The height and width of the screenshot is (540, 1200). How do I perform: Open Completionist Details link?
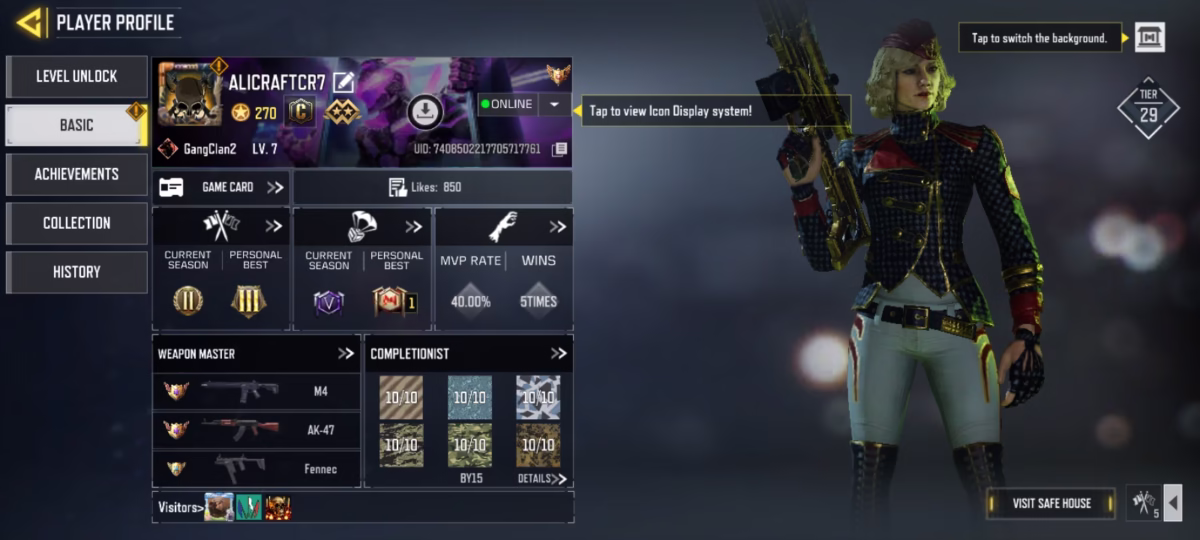541,479
